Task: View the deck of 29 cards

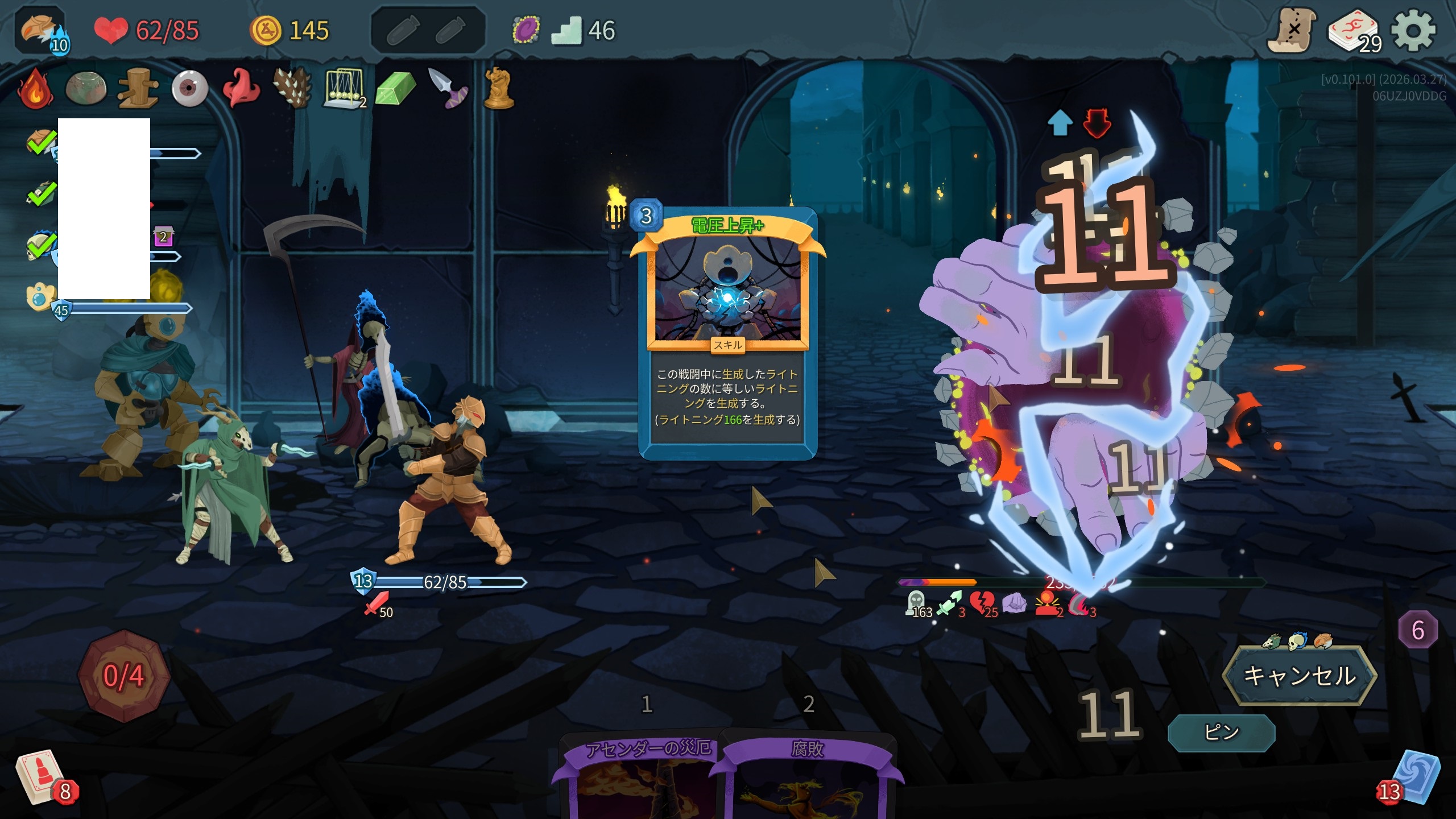Action: point(1354,32)
